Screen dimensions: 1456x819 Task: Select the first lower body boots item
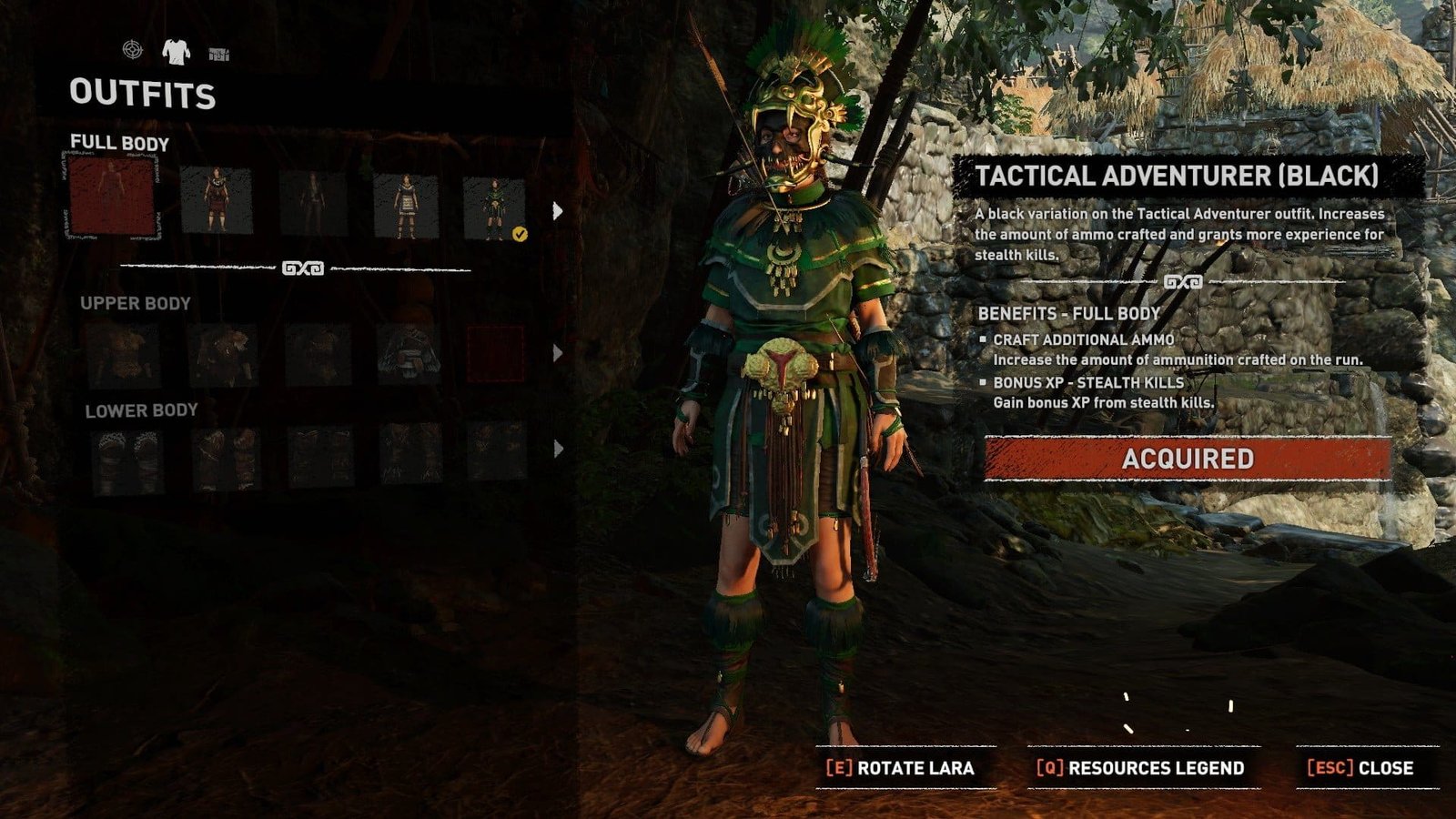pos(127,458)
